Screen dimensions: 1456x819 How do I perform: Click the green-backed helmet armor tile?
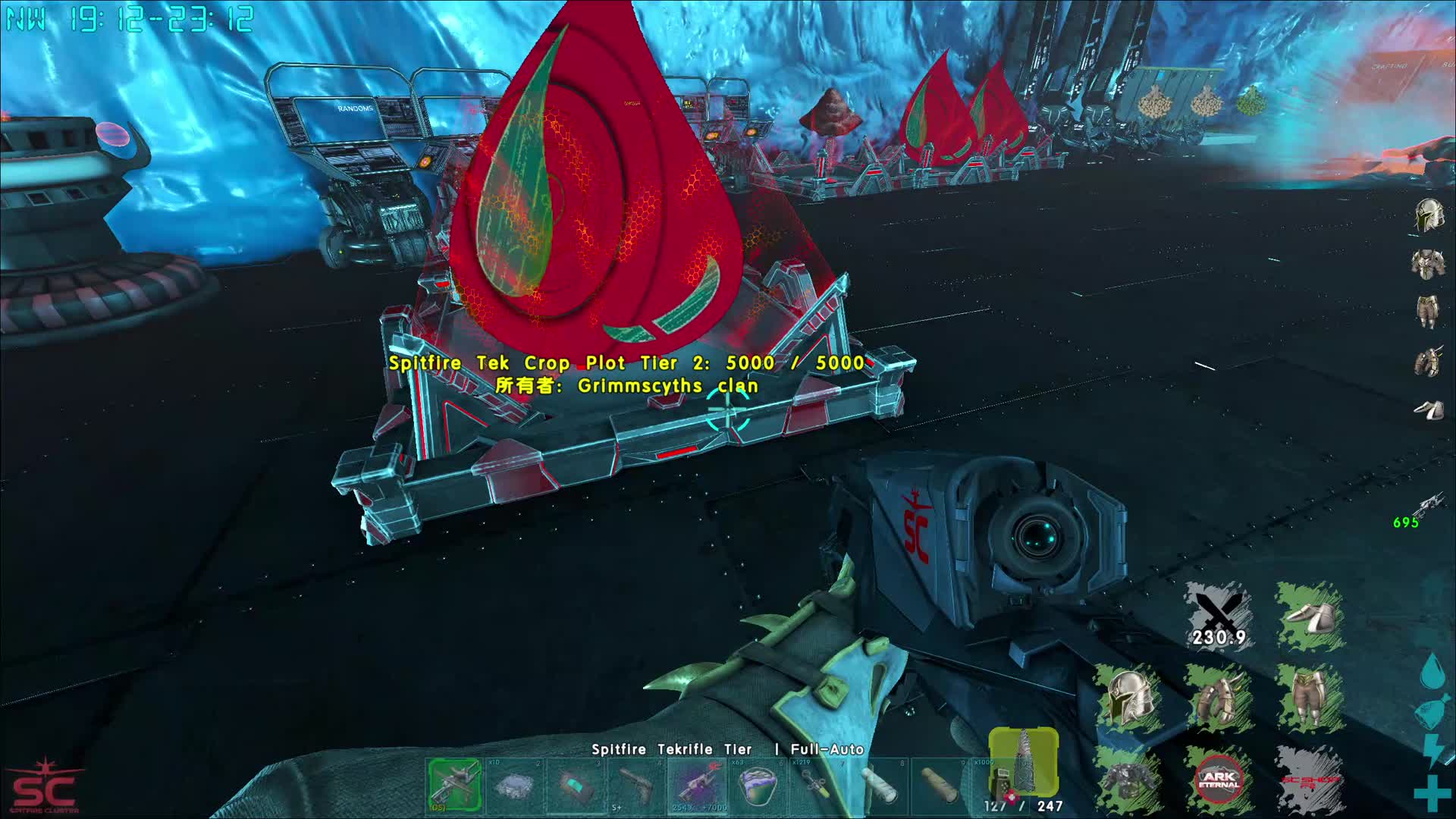pyautogui.click(x=1128, y=696)
